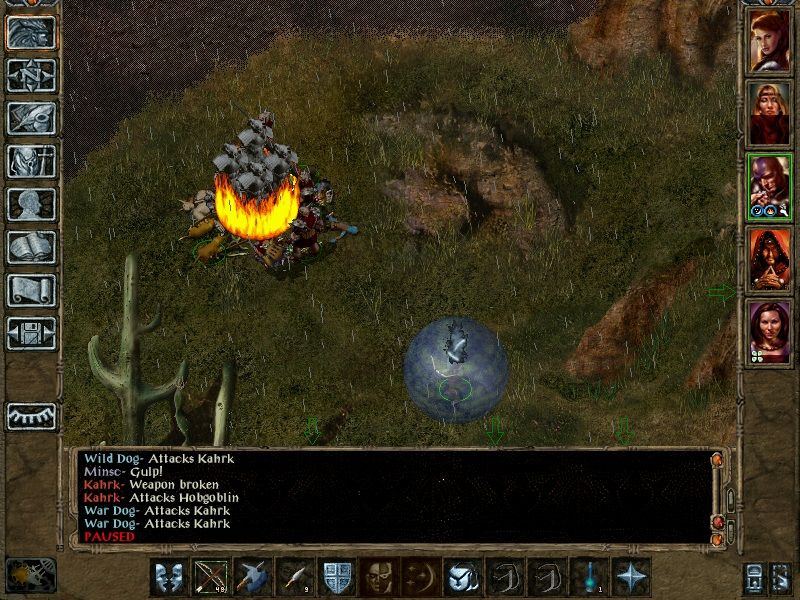Select the axe quick weapon slot
This screenshot has width=800, height=600.
[253, 577]
